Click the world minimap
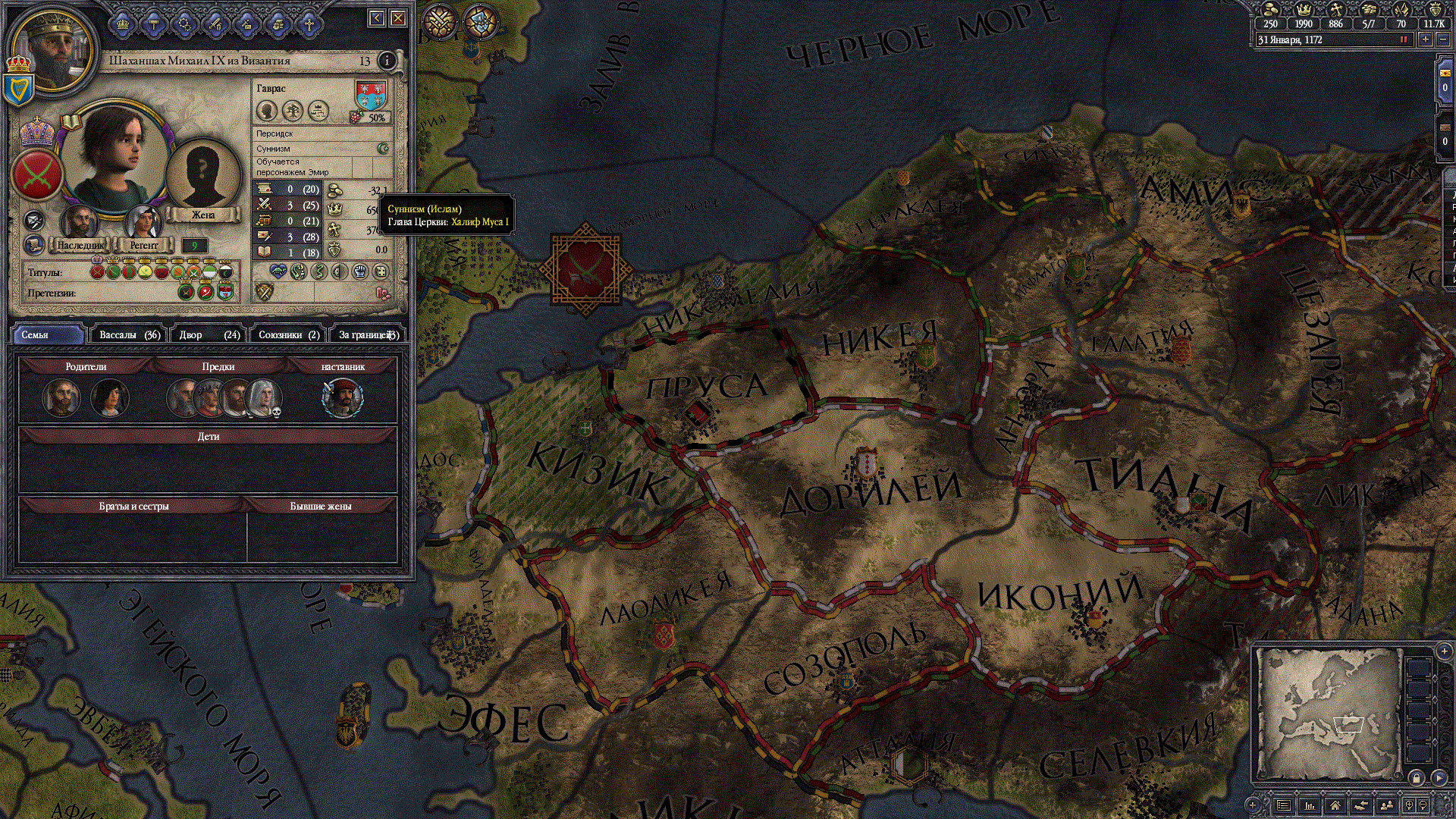Image resolution: width=1456 pixels, height=819 pixels. pos(1327,713)
